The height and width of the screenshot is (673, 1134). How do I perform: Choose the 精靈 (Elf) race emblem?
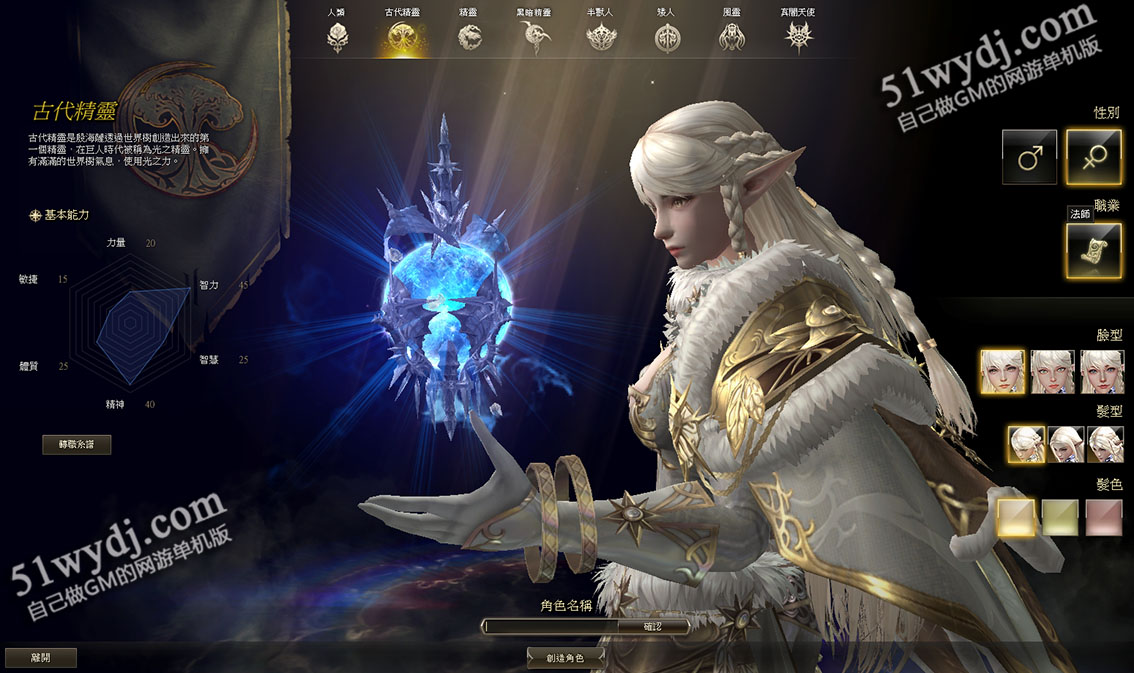(469, 37)
